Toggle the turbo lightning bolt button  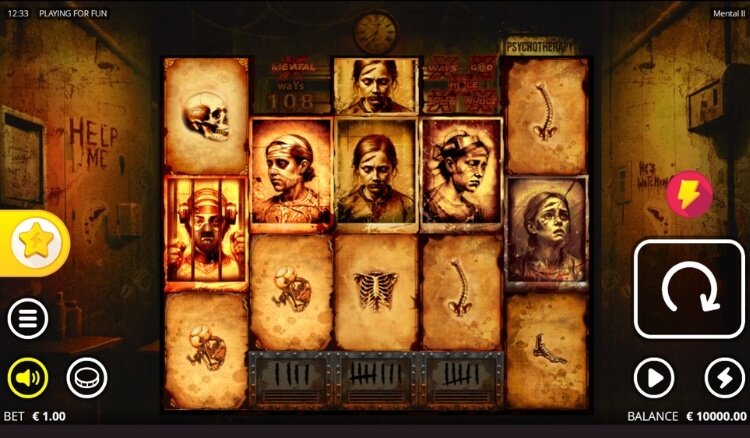point(724,378)
